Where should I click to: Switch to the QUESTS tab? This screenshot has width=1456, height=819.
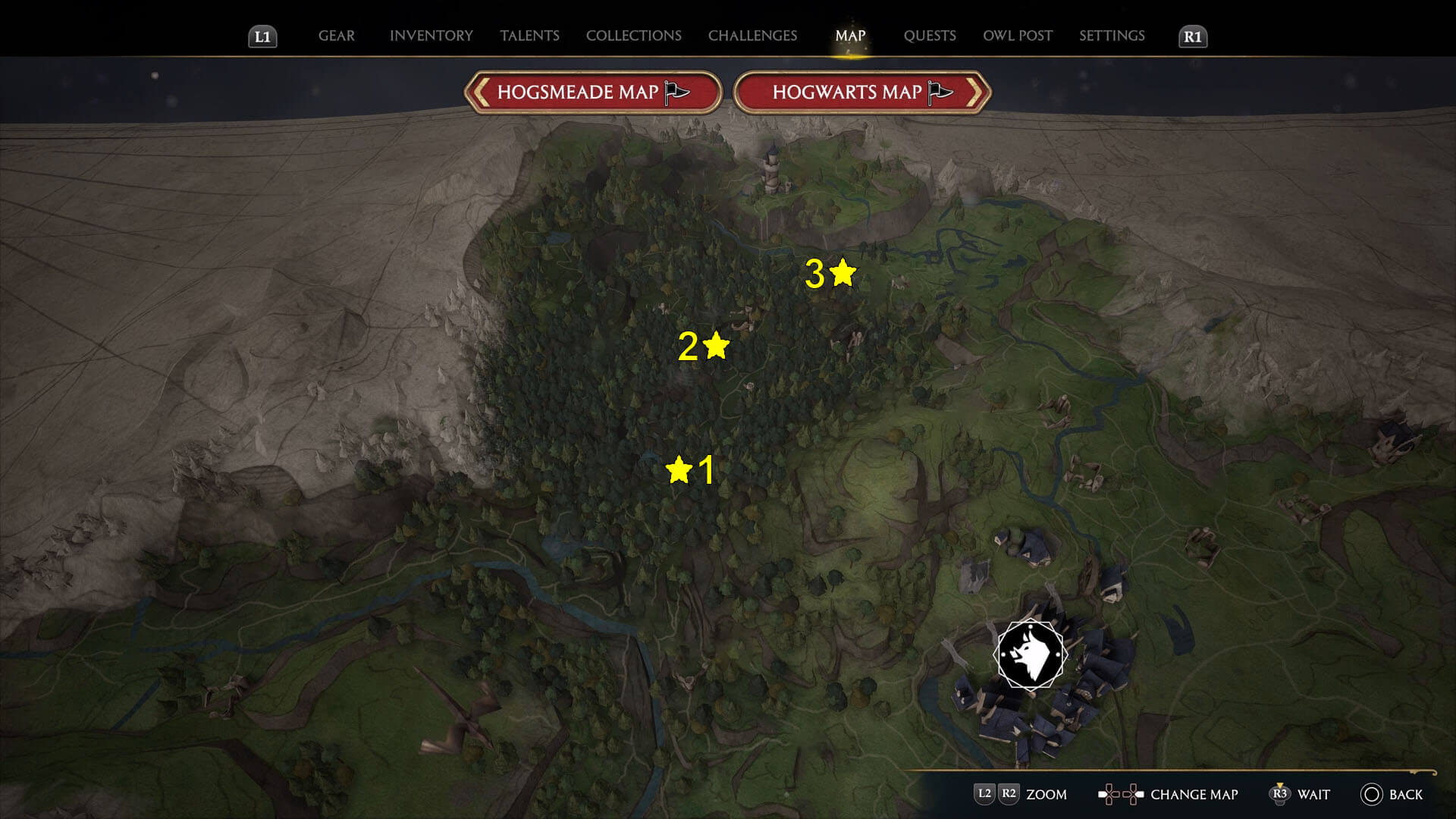(x=930, y=36)
